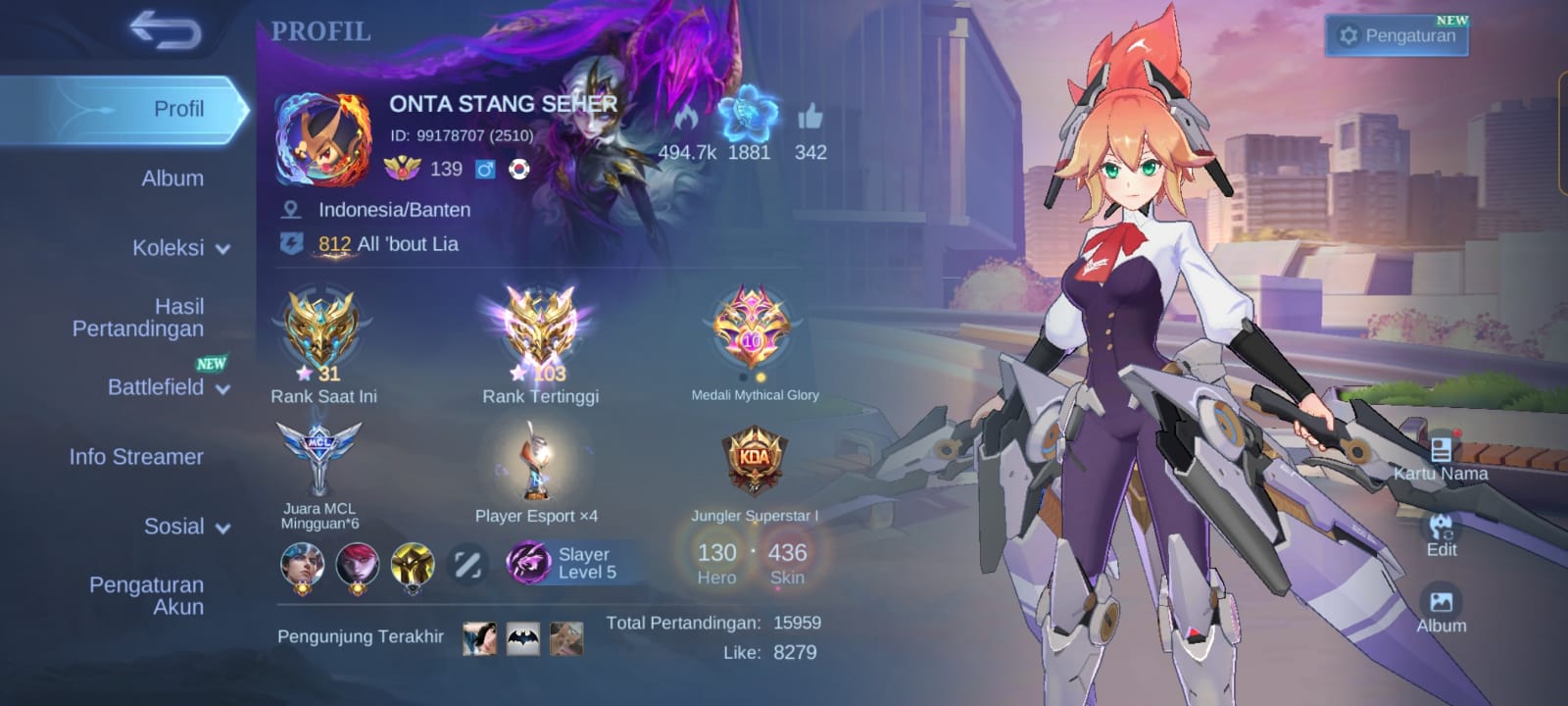Give a like with thumbs-up icon
The width and height of the screenshot is (1568, 706).
pyautogui.click(x=810, y=120)
